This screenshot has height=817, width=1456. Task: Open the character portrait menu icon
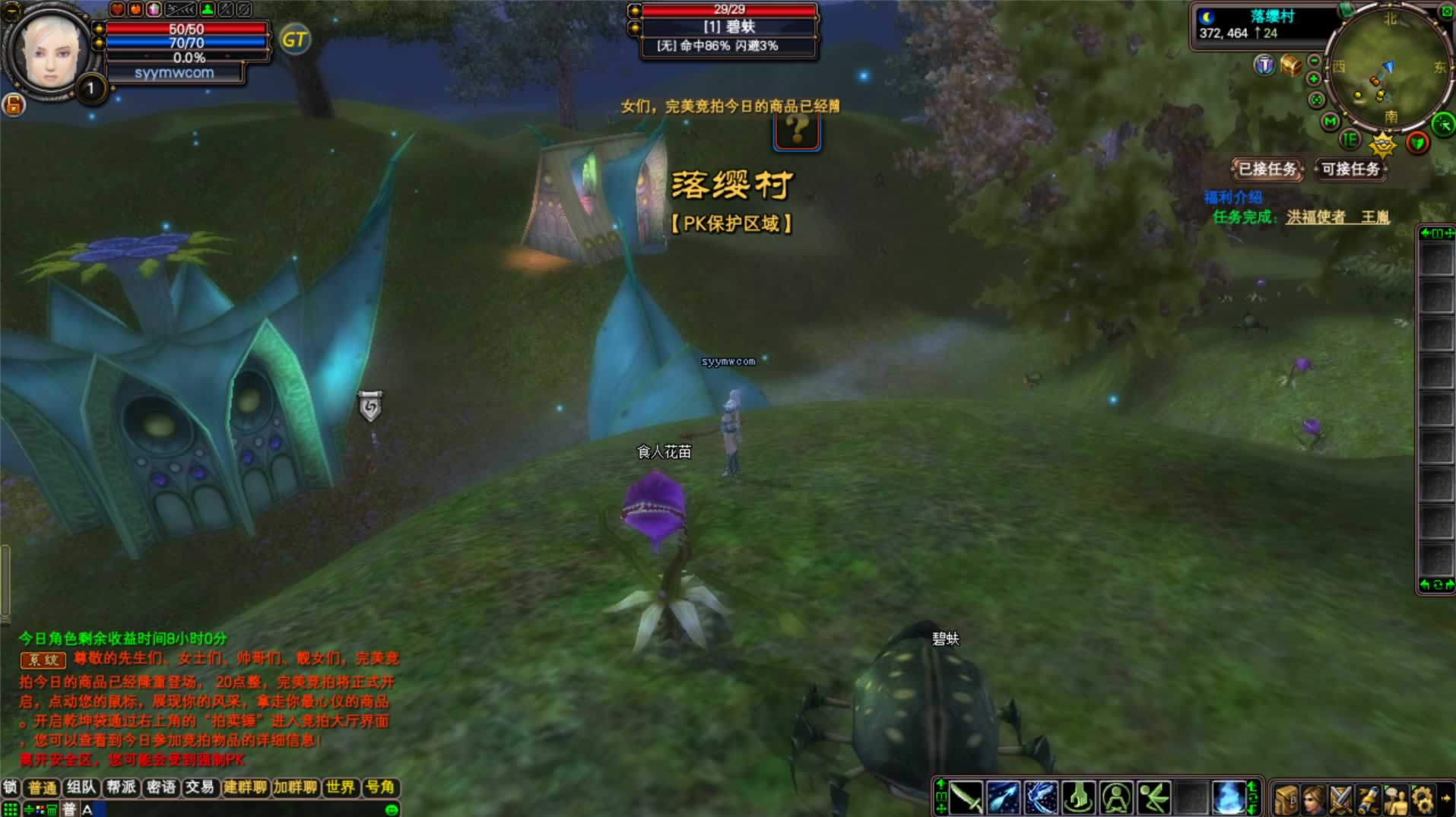point(1313,800)
